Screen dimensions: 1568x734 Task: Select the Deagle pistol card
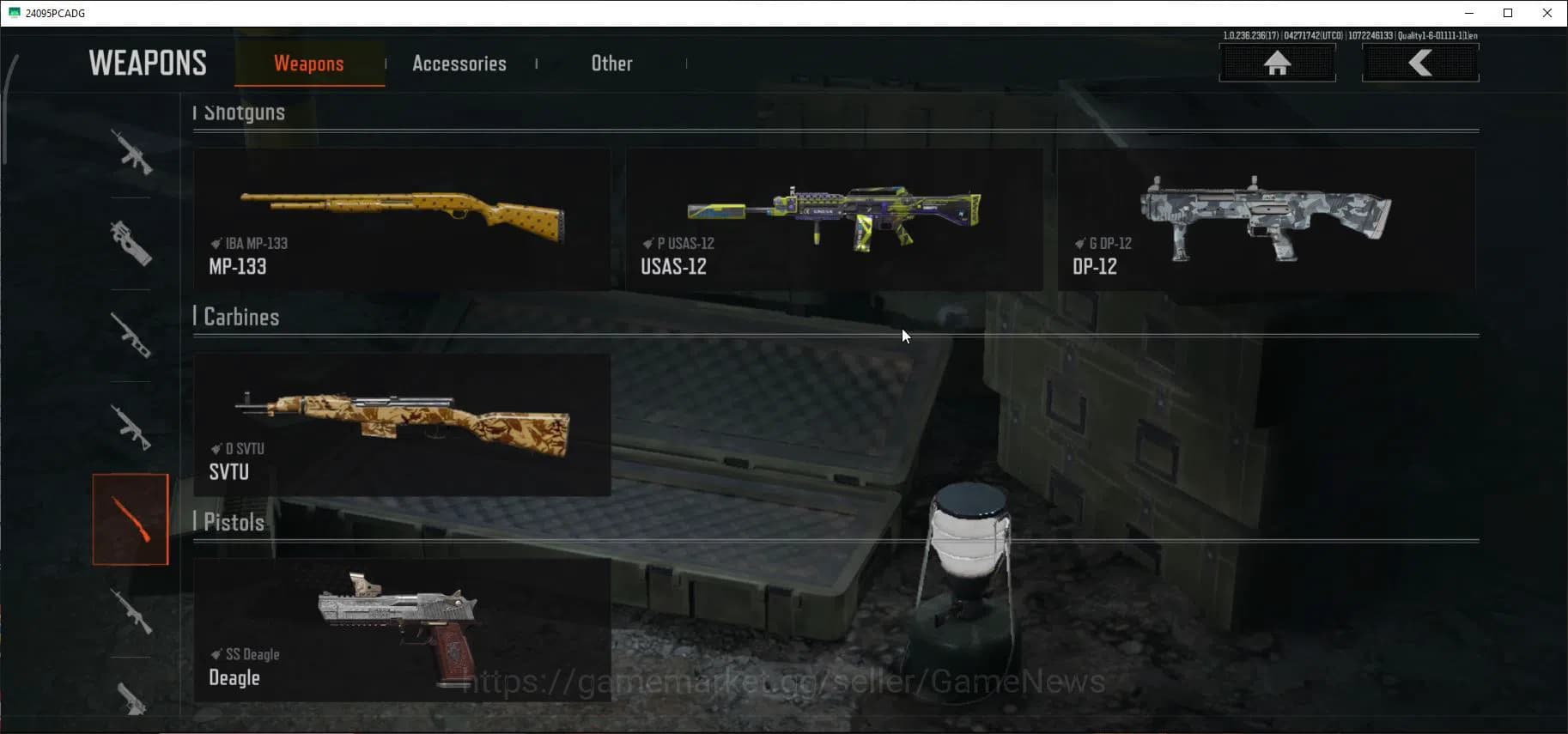402,629
